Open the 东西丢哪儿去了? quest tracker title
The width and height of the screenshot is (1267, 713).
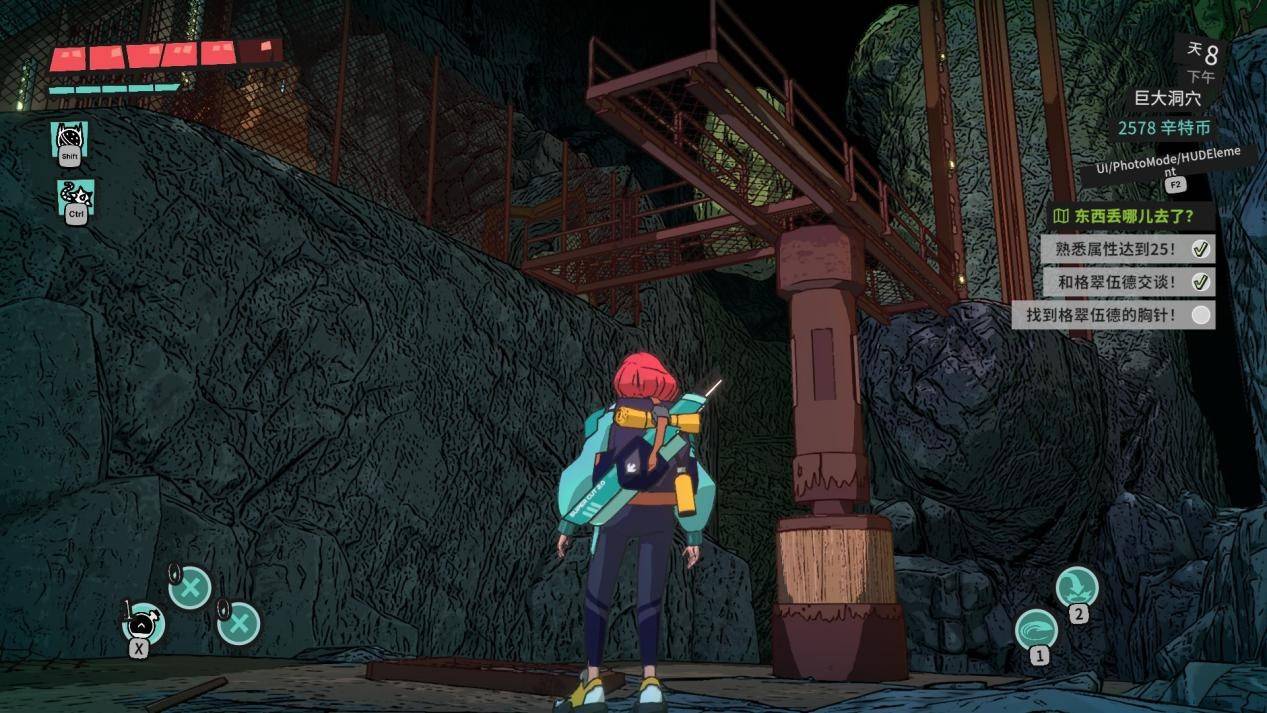1131,215
